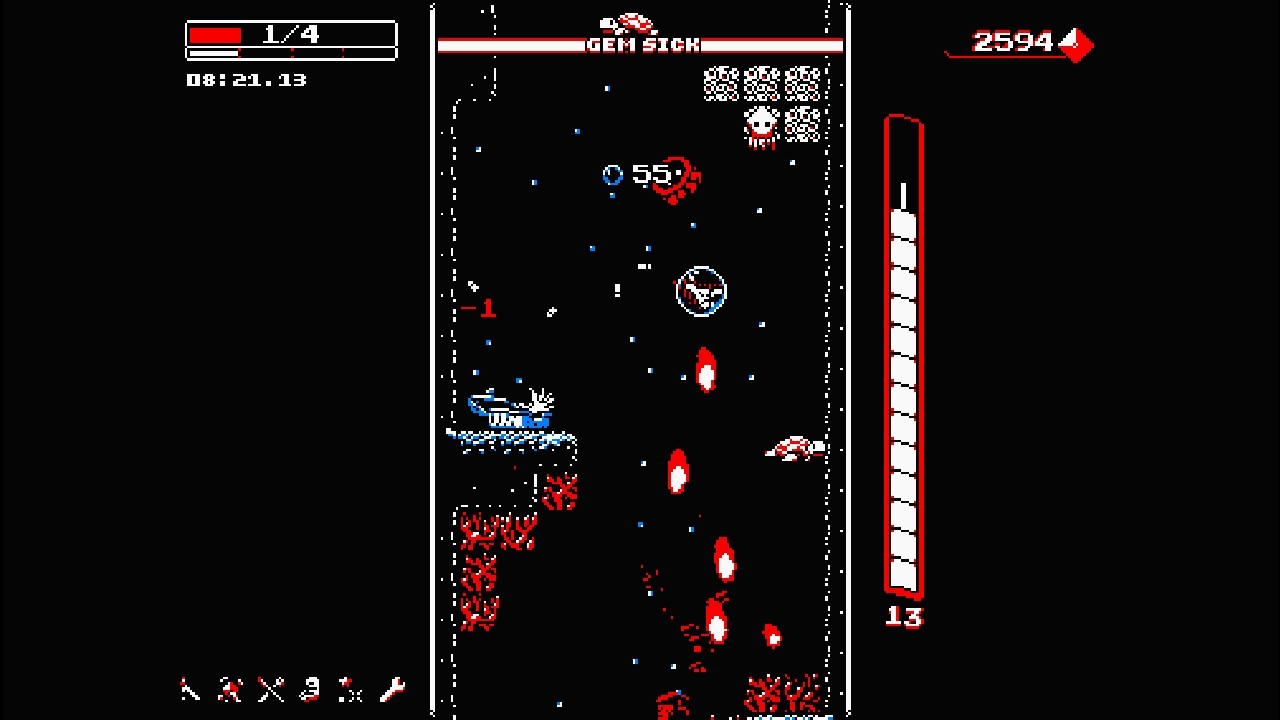Click the player floating inside the bubble
Viewport: 1280px width, 720px height.
click(x=701, y=290)
